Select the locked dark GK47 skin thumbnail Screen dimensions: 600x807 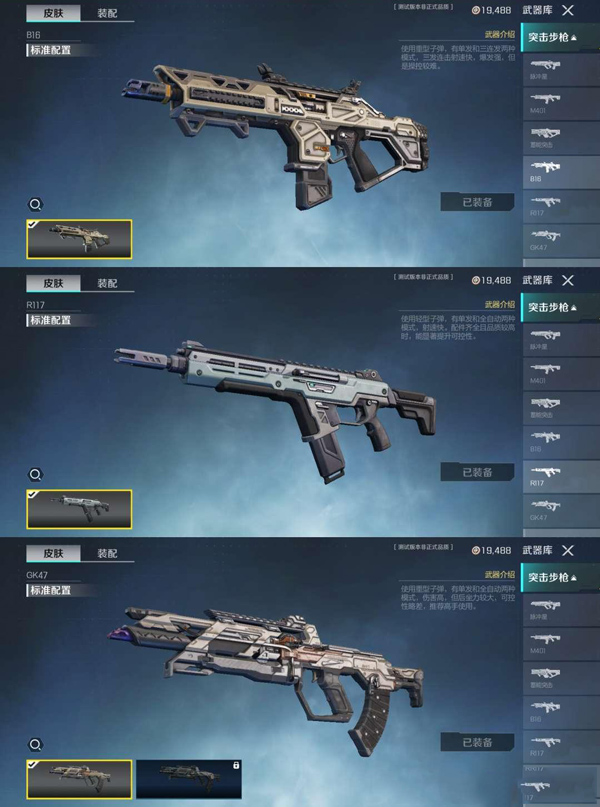(188, 779)
